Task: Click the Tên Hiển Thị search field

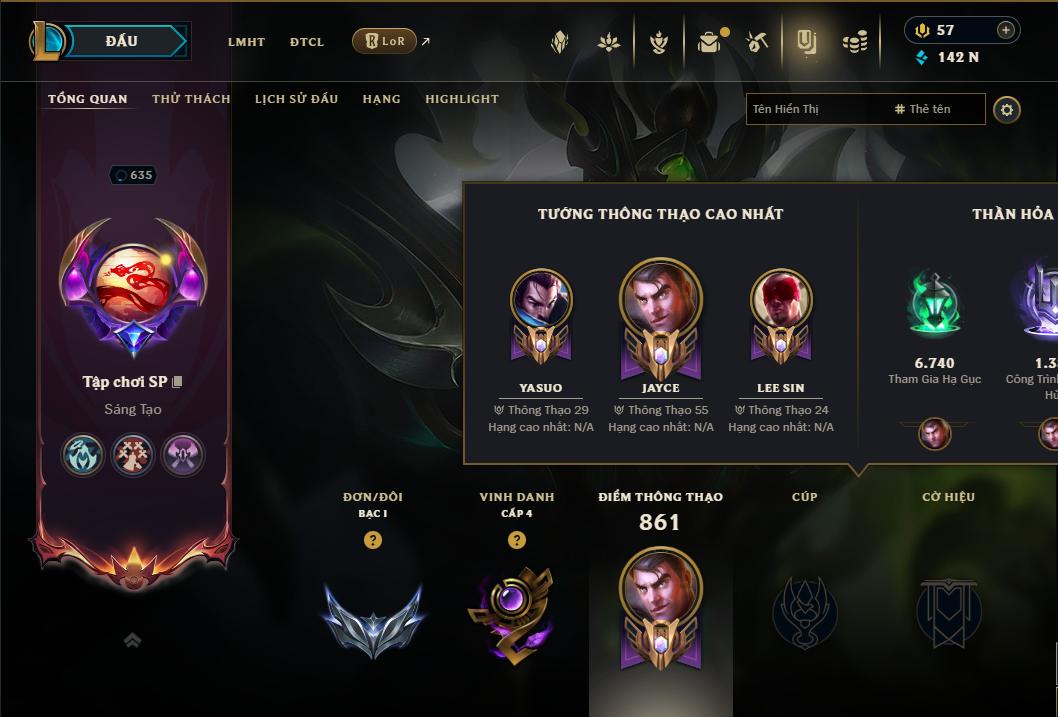Action: pyautogui.click(x=815, y=109)
